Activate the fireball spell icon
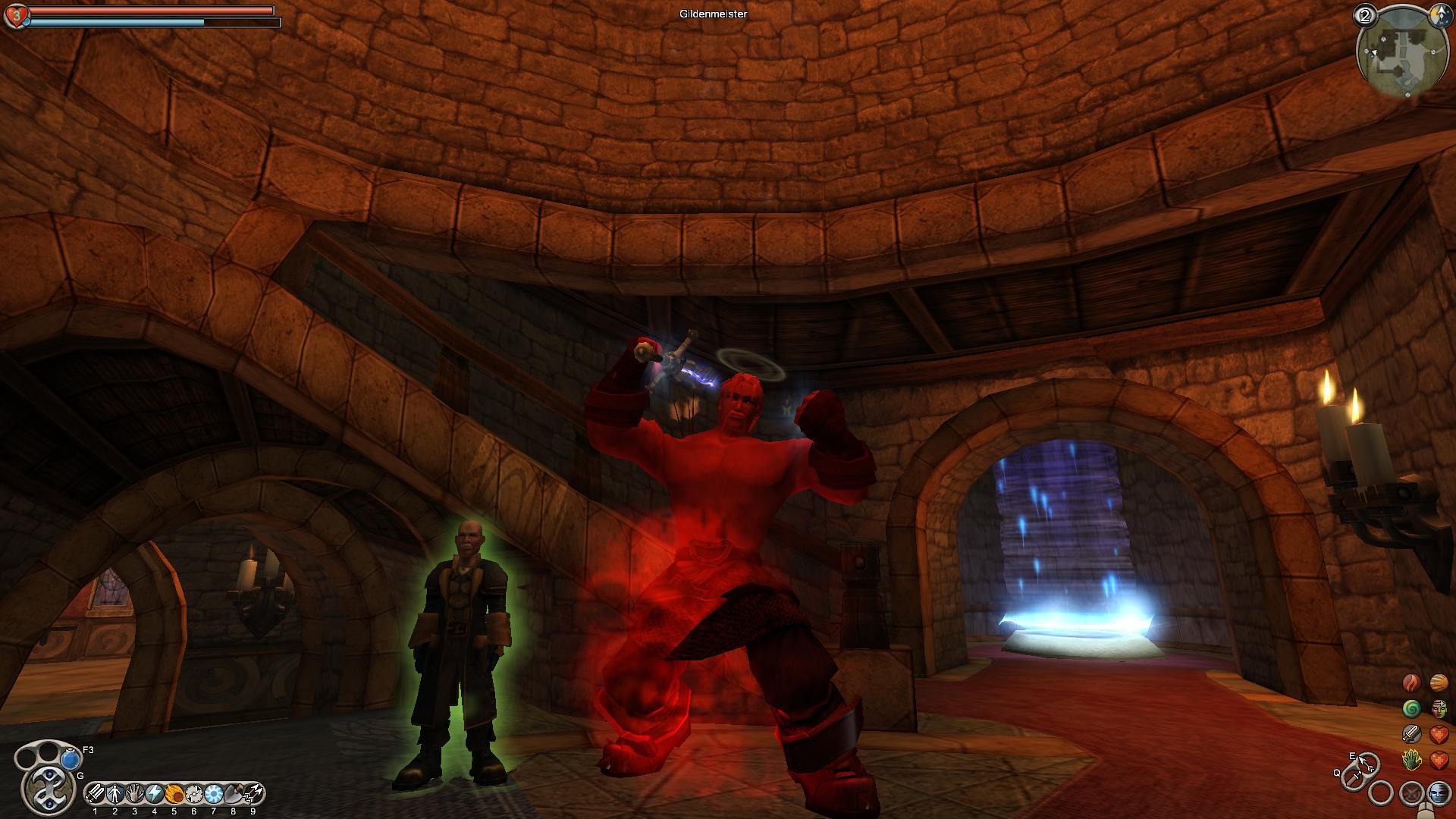The height and width of the screenshot is (819, 1456). click(174, 794)
